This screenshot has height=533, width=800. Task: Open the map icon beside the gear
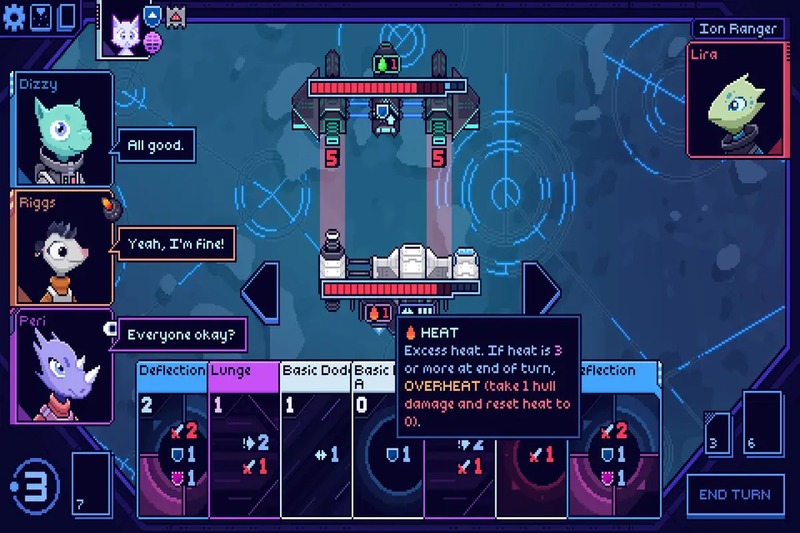tap(42, 16)
